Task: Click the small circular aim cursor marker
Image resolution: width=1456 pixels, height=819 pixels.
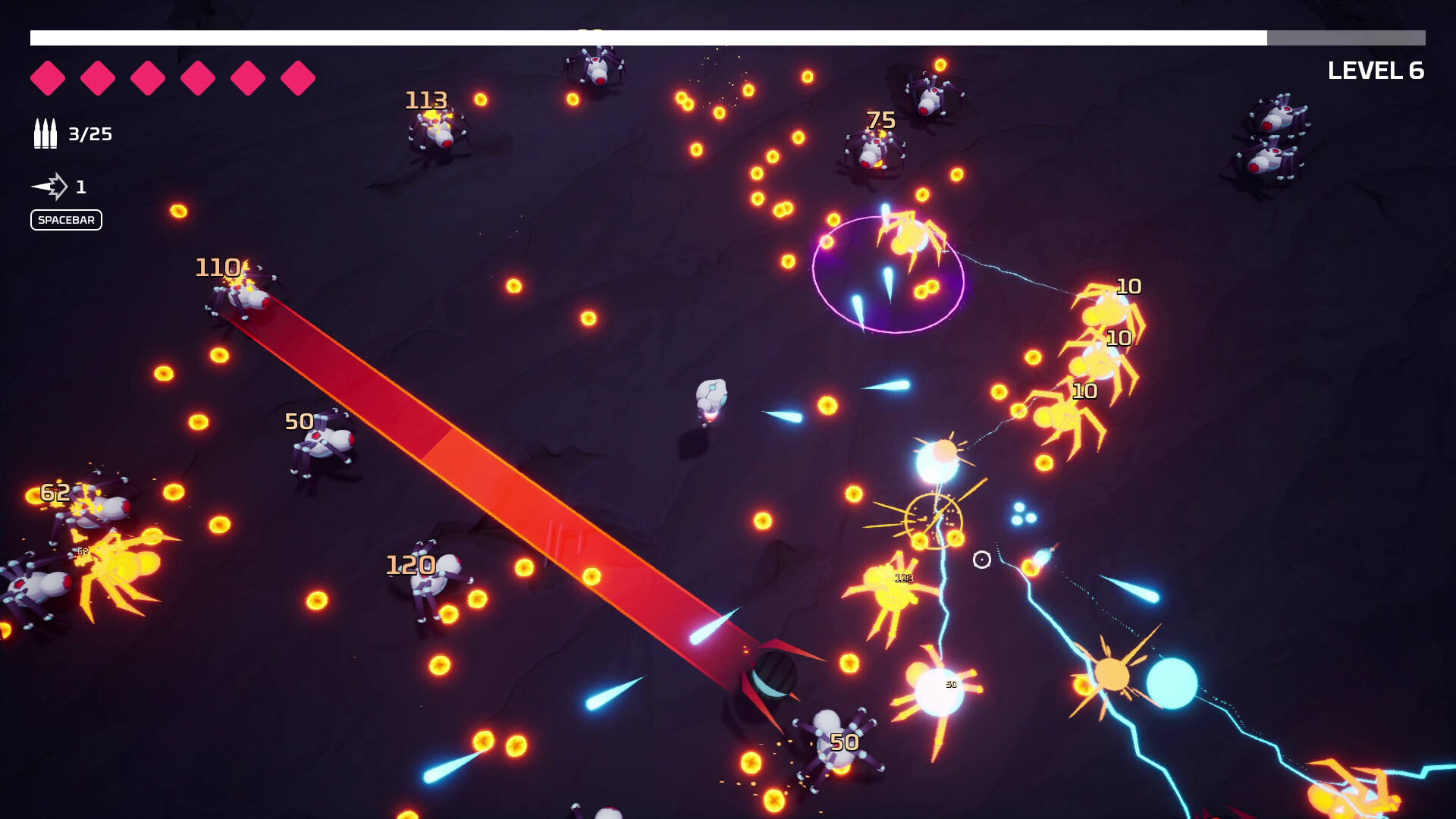Action: pyautogui.click(x=981, y=560)
